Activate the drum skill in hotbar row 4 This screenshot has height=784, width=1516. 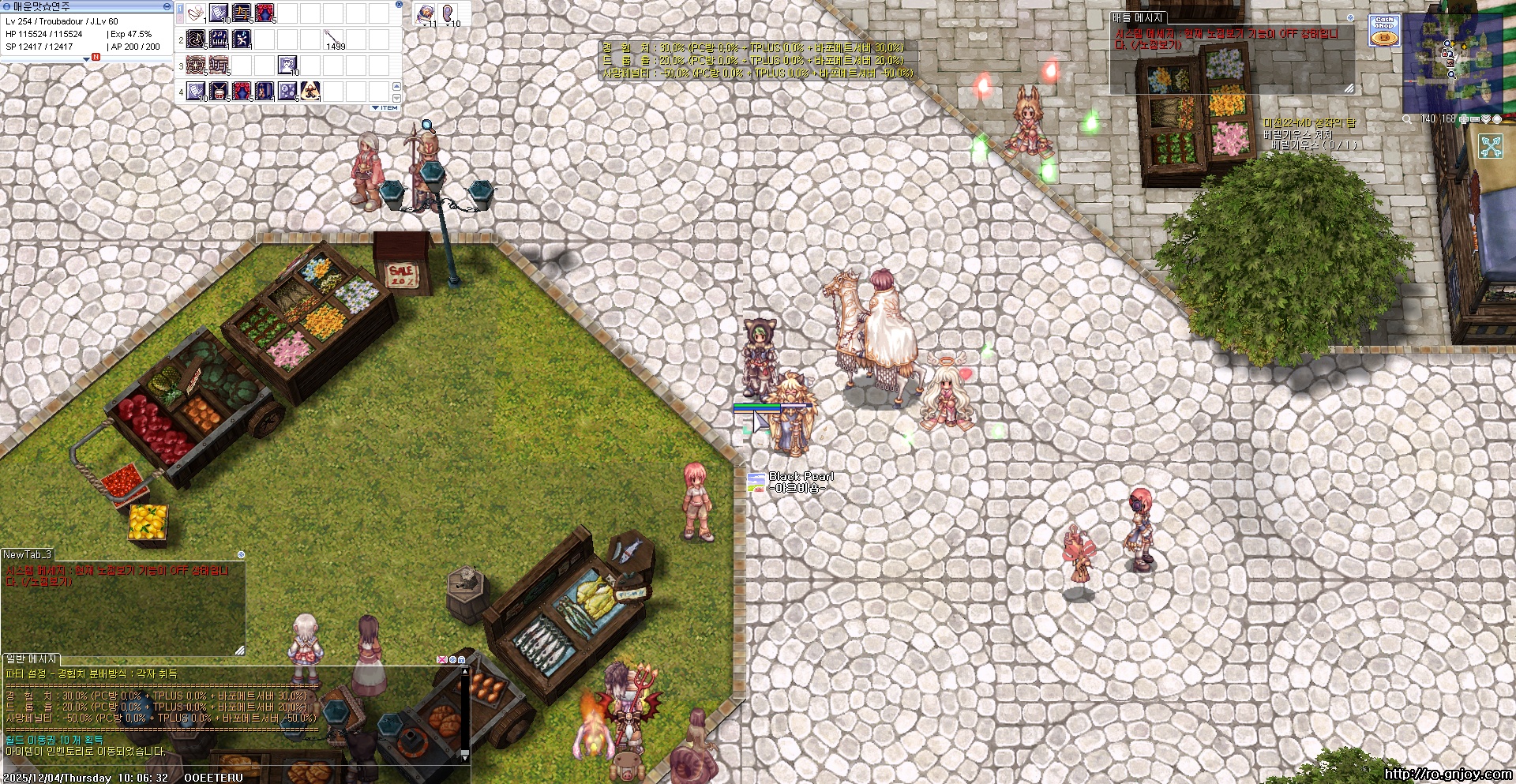coord(219,92)
